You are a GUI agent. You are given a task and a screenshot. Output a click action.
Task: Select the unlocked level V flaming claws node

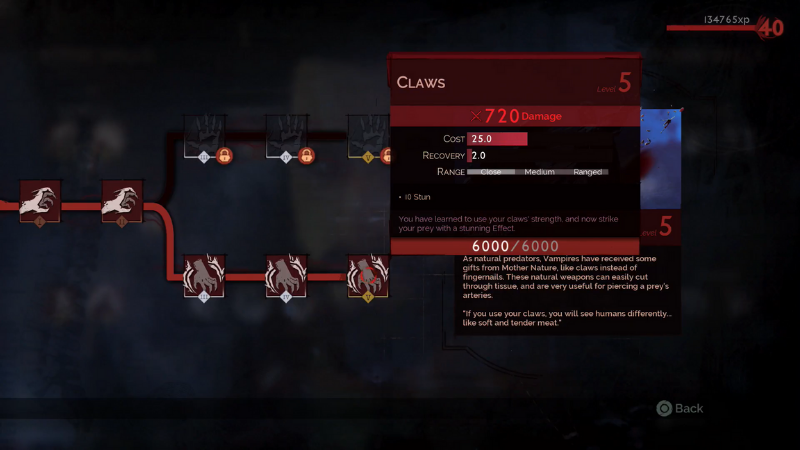(x=367, y=275)
